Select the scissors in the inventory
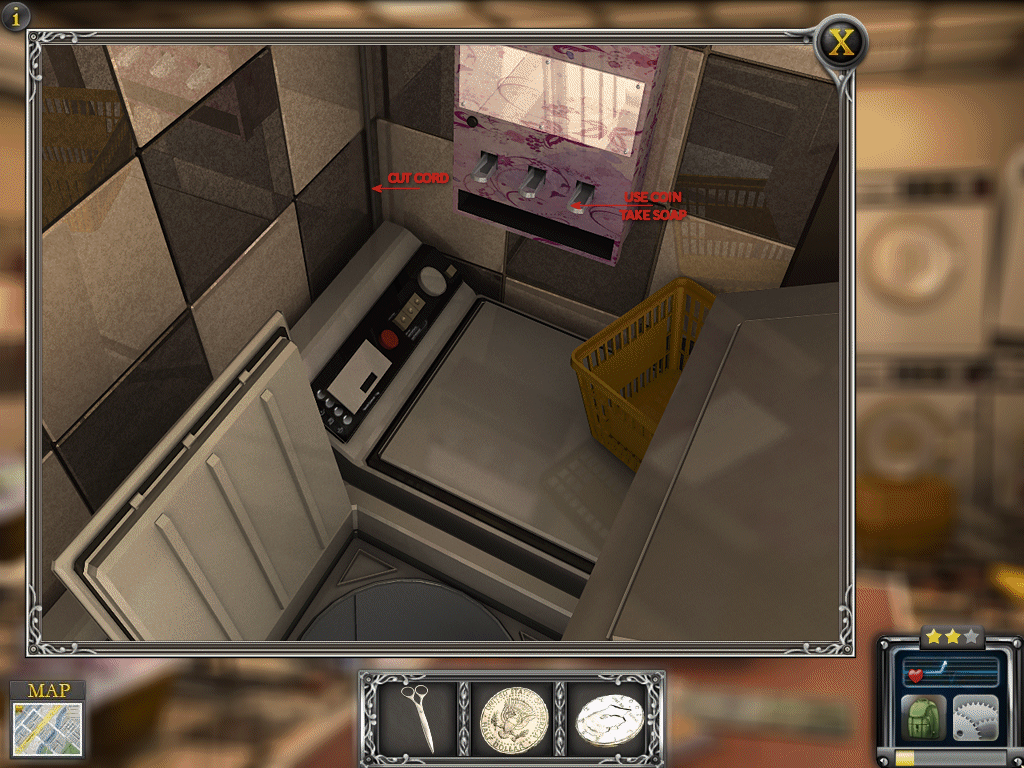1024x768 pixels. 418,717
